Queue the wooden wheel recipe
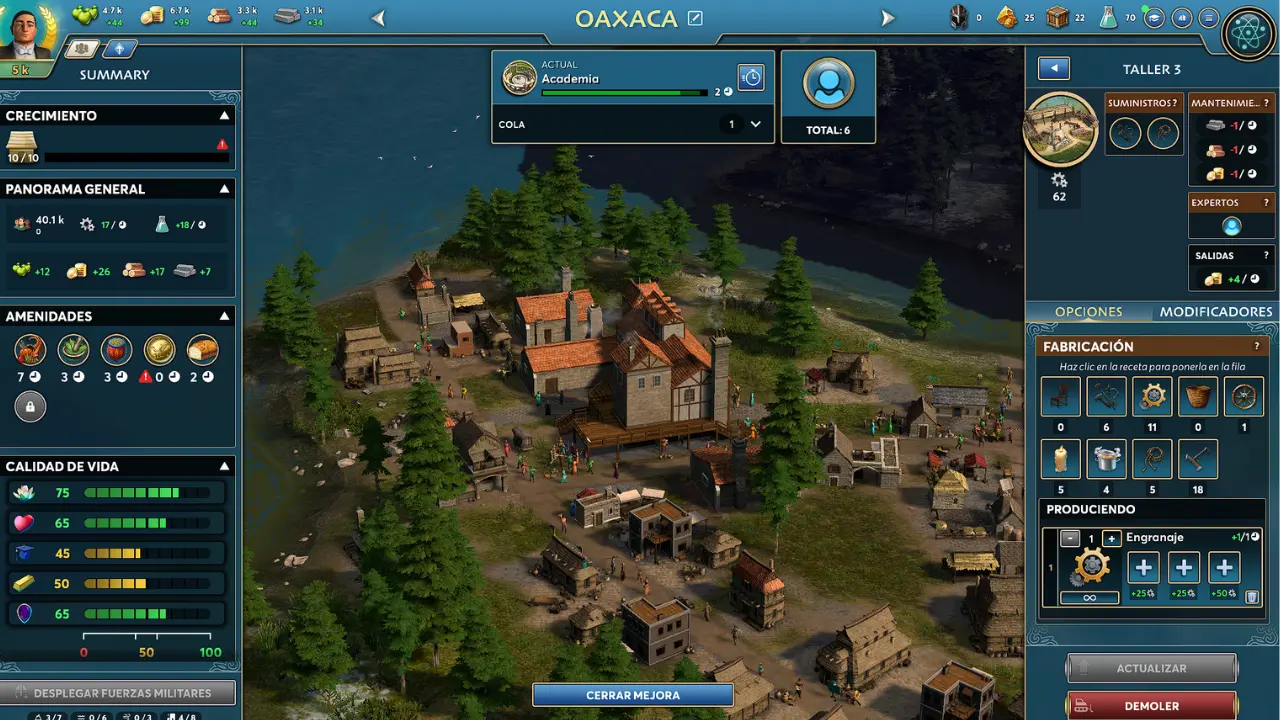The width and height of the screenshot is (1280, 720). [x=1244, y=397]
